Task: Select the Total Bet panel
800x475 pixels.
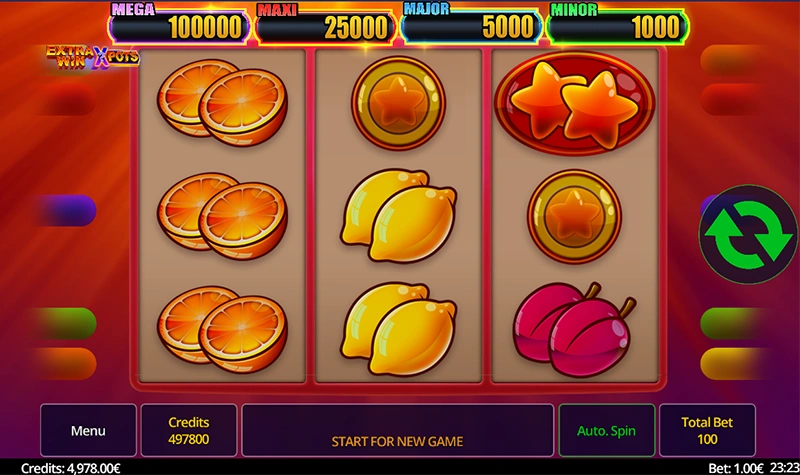Action: (707, 431)
